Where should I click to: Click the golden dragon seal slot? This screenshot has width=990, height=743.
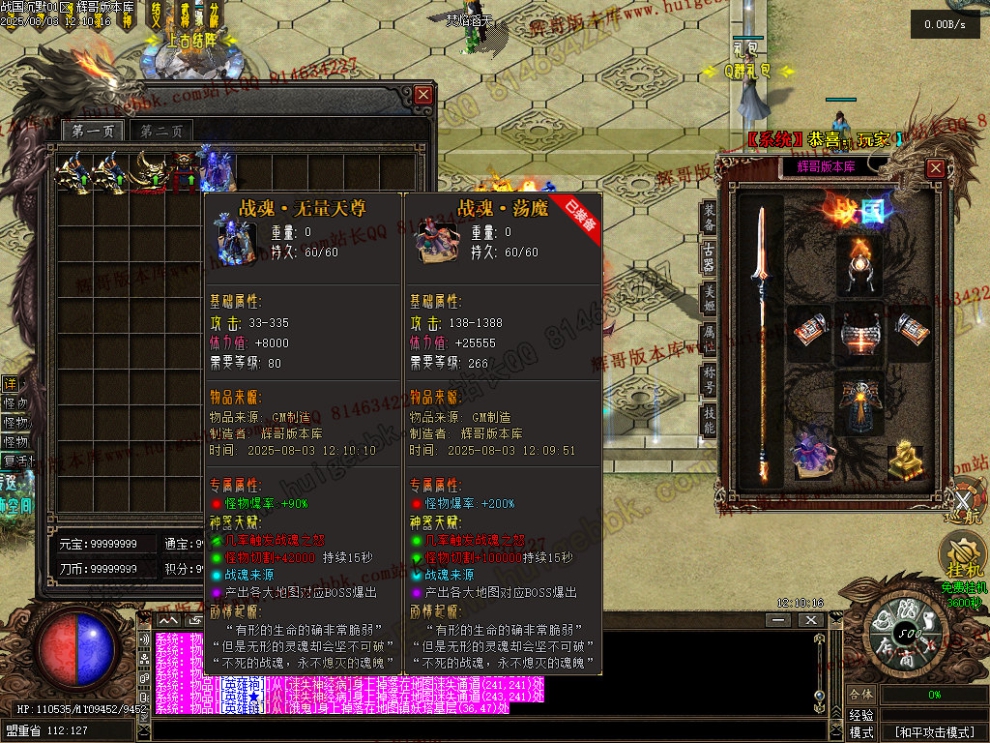click(906, 460)
